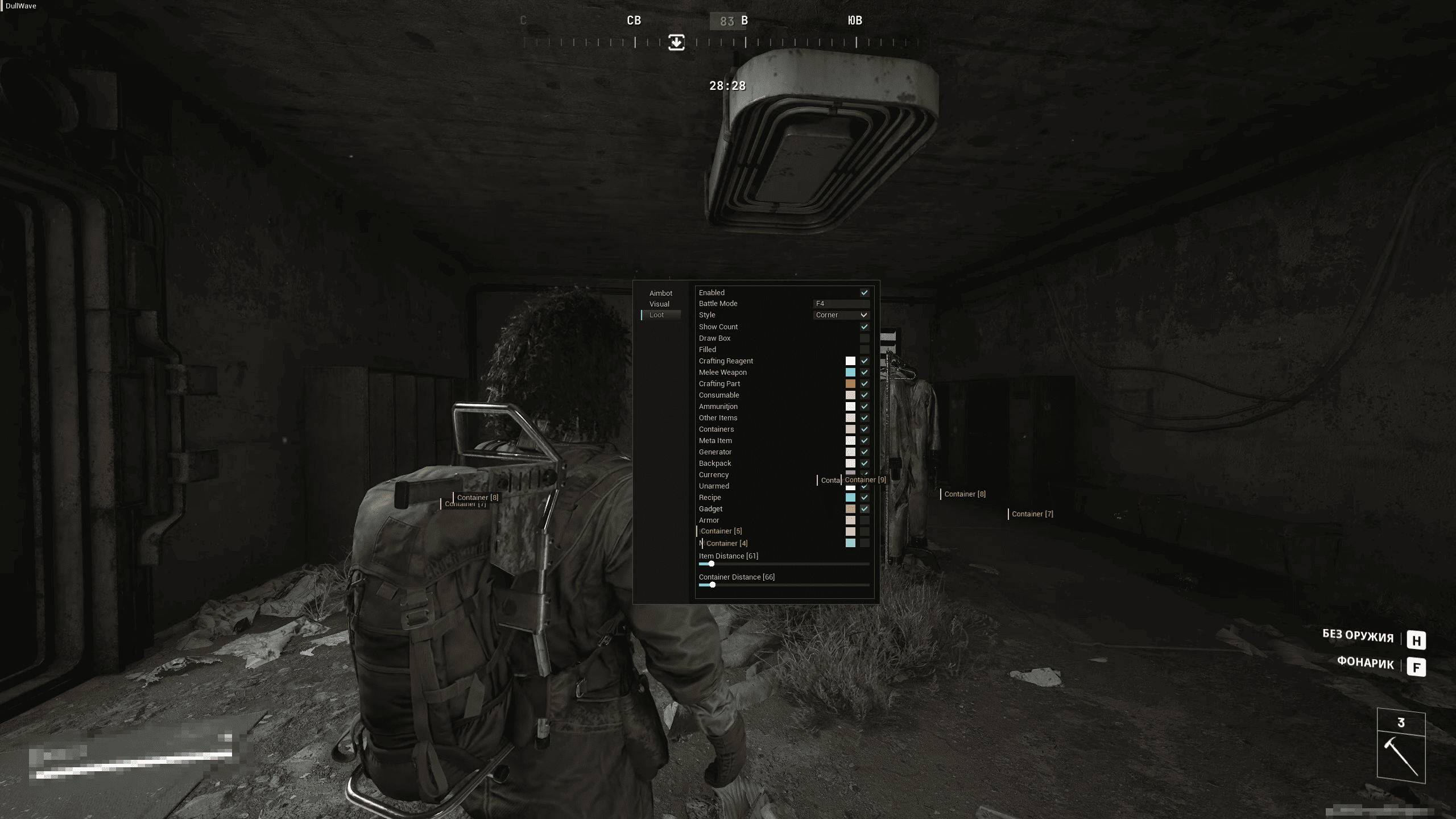
Task: Uncheck the Containers option
Action: coord(864,429)
